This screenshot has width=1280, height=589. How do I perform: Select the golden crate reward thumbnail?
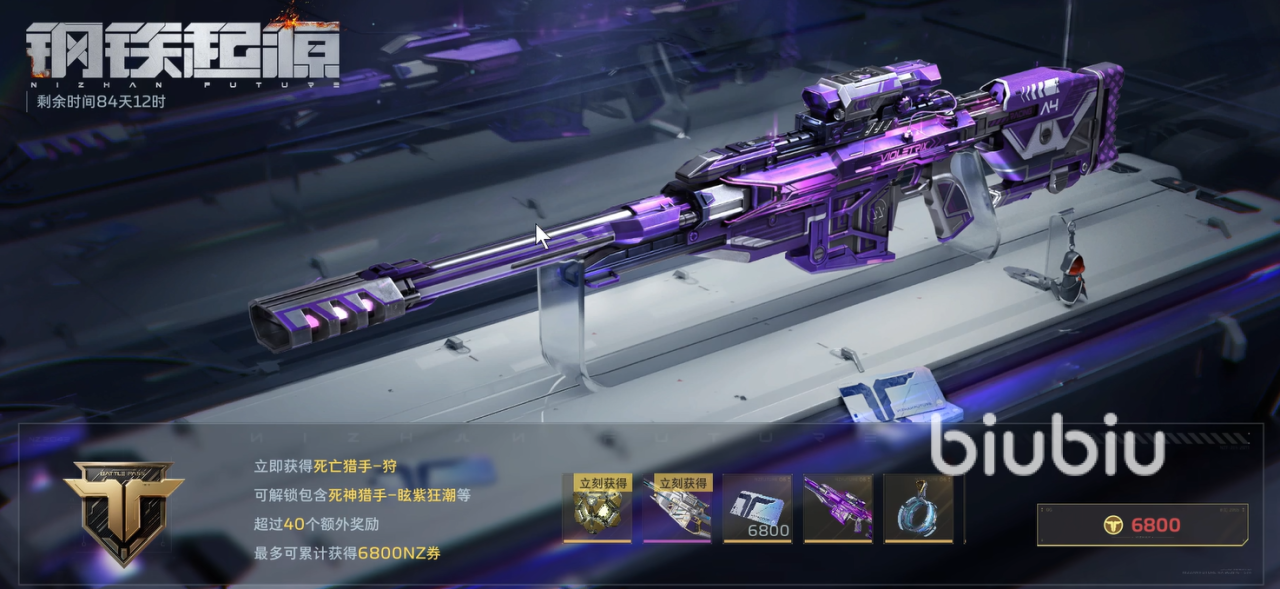[597, 509]
